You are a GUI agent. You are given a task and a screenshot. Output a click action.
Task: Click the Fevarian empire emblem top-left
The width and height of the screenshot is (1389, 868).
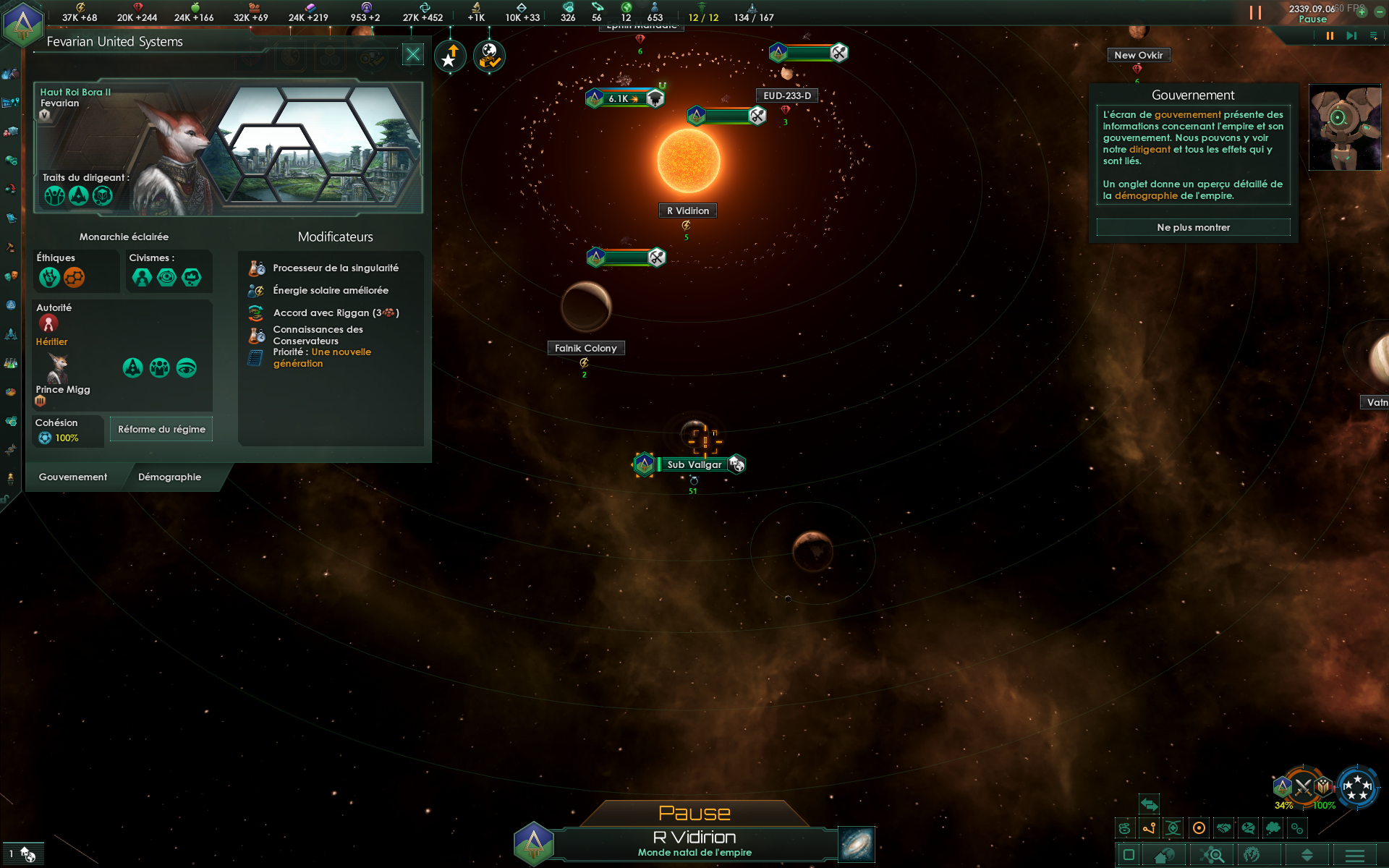22,24
